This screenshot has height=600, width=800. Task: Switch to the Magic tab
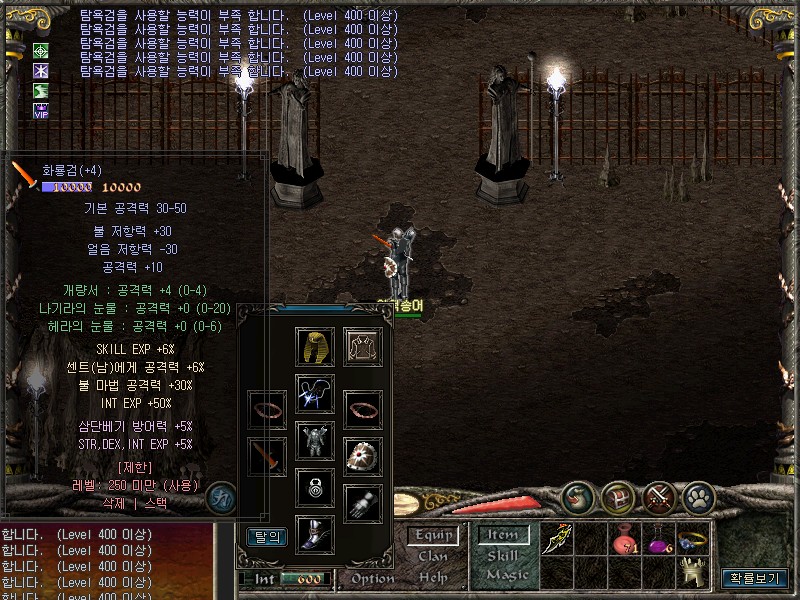tap(507, 575)
